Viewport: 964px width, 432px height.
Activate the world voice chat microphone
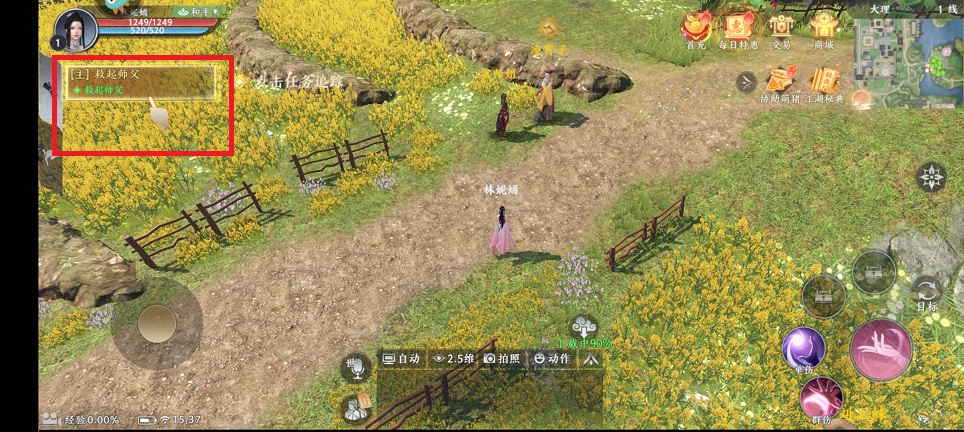click(354, 368)
